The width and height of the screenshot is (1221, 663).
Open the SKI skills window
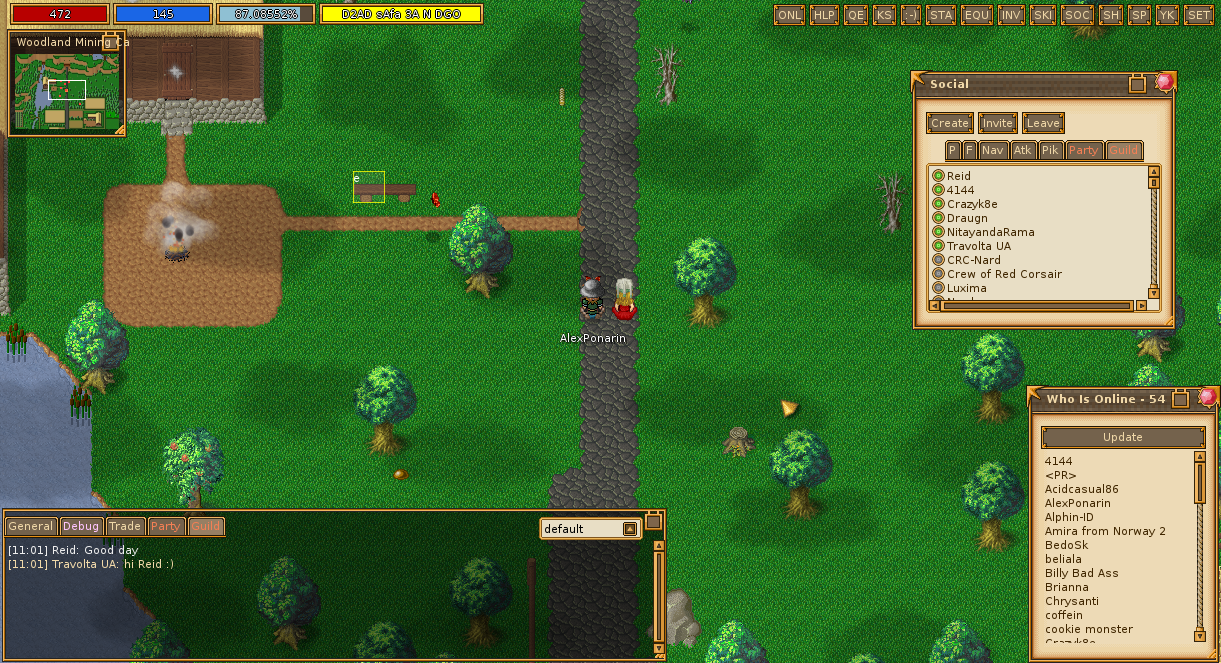tap(1044, 15)
